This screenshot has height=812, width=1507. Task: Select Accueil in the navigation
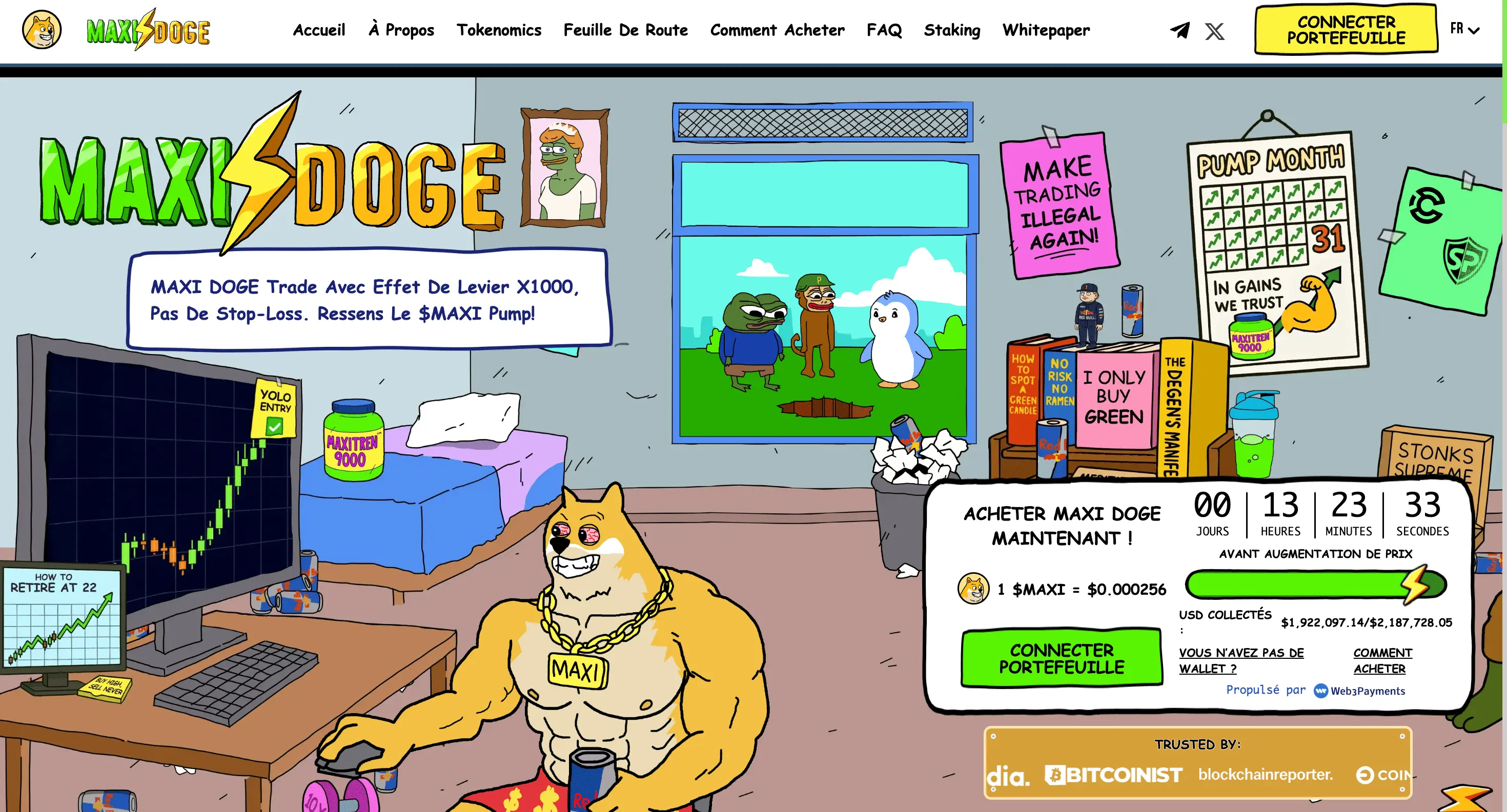coord(319,30)
